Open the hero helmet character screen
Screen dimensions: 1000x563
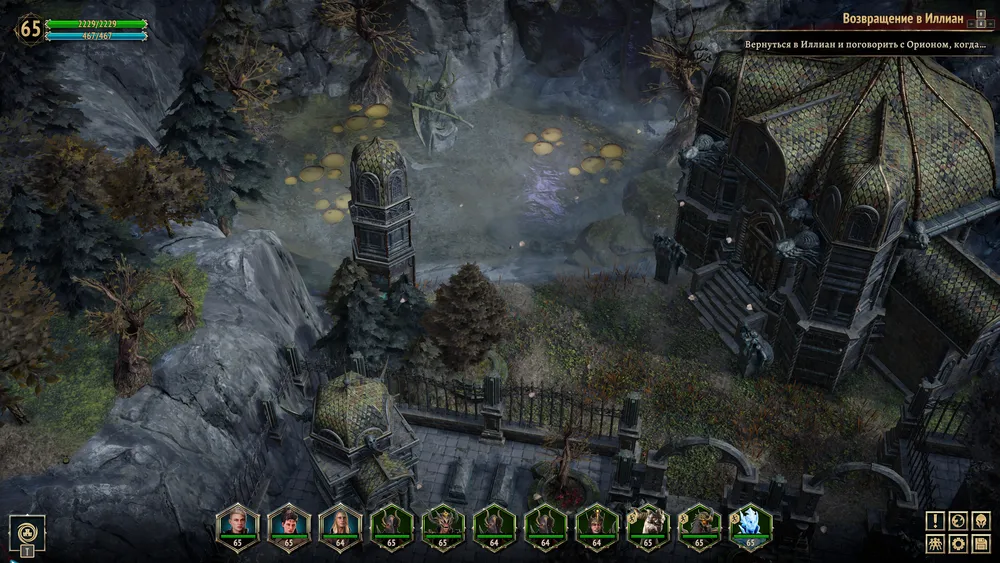tap(980, 520)
